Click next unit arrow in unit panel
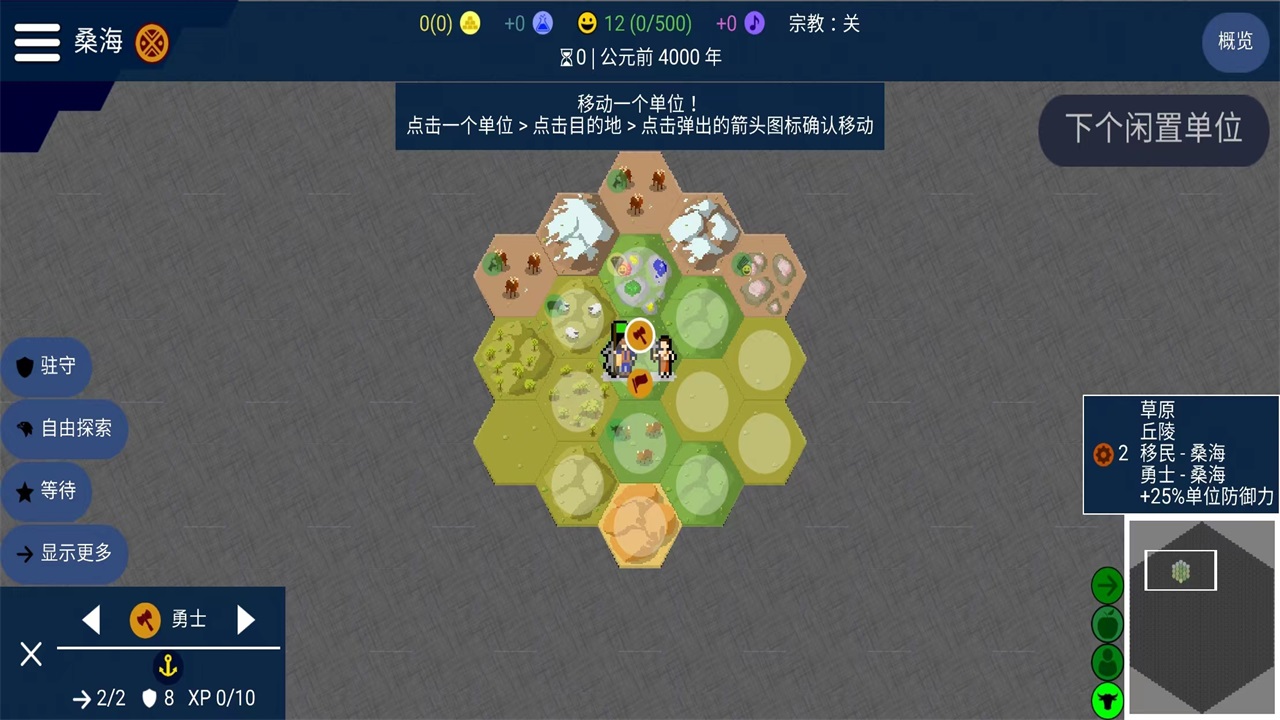Image resolution: width=1280 pixels, height=720 pixels. tap(246, 620)
